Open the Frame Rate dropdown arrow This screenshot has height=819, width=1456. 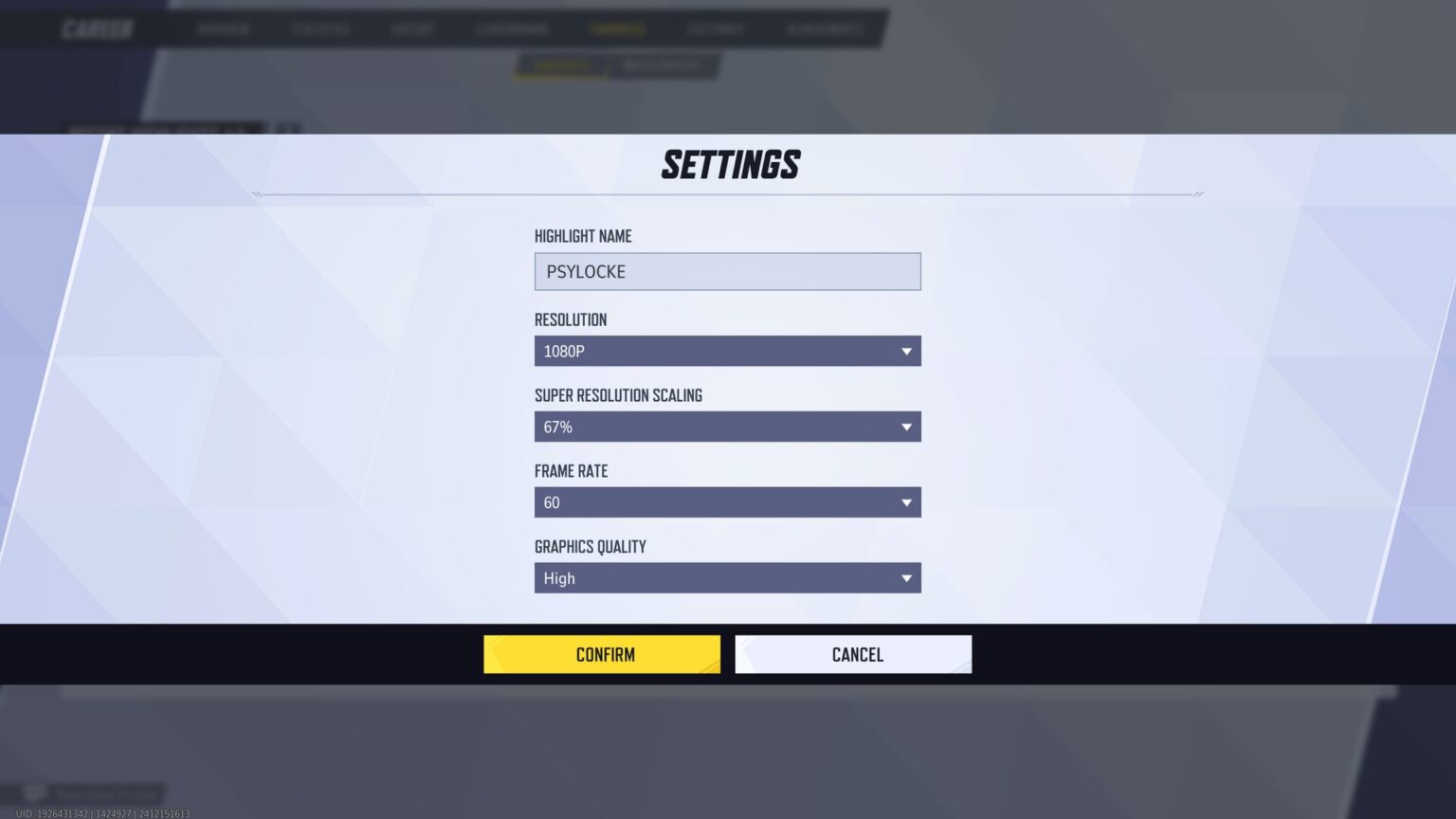[907, 502]
